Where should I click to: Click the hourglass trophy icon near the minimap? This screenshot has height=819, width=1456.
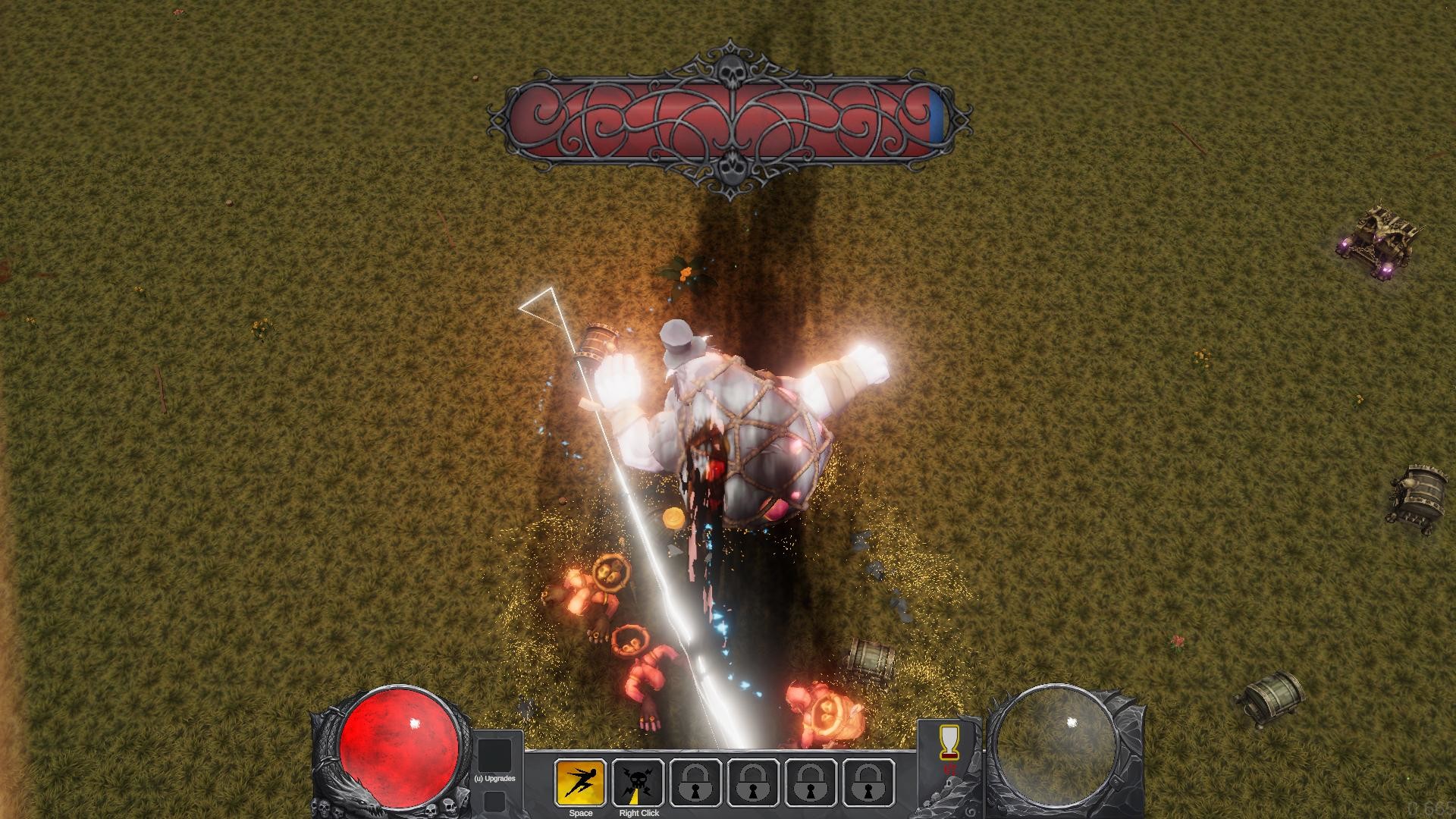pyautogui.click(x=949, y=743)
